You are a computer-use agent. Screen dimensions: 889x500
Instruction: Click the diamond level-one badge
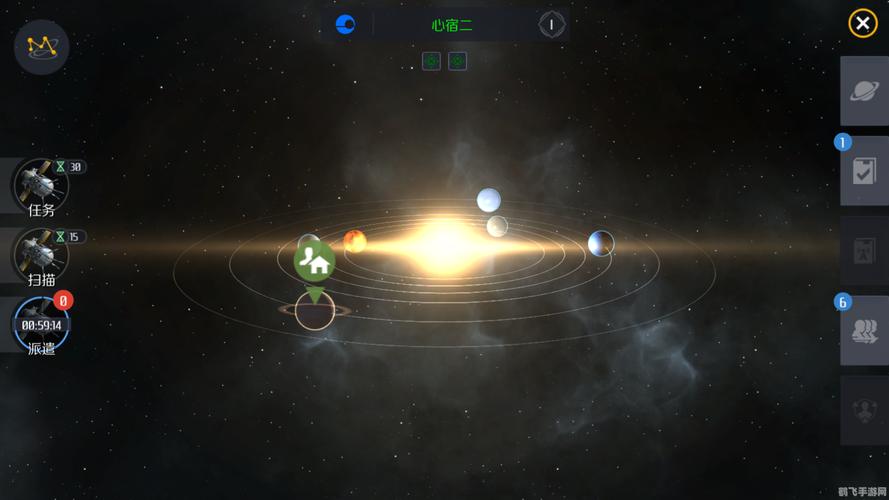pyautogui.click(x=552, y=25)
